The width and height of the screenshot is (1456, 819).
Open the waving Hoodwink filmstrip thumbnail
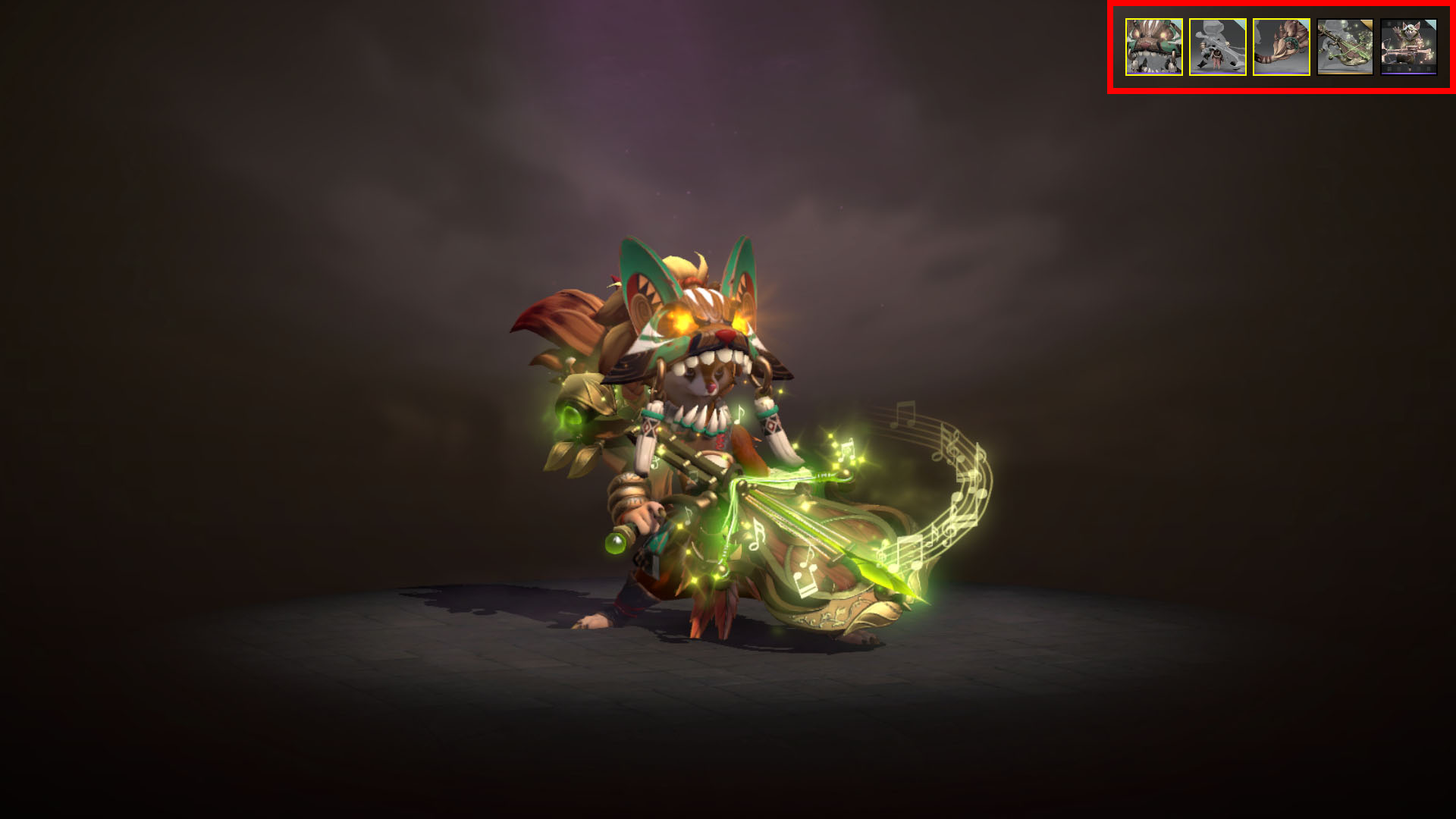click(1408, 47)
